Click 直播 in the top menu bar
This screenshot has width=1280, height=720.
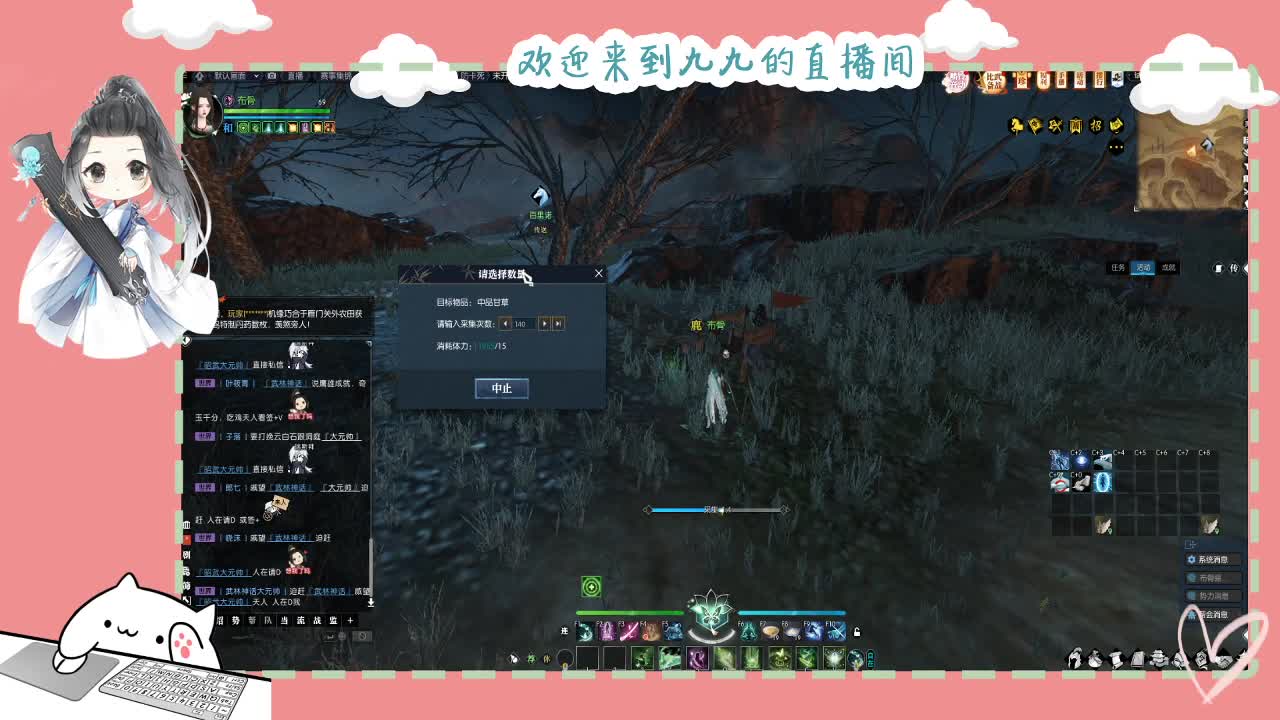point(295,76)
